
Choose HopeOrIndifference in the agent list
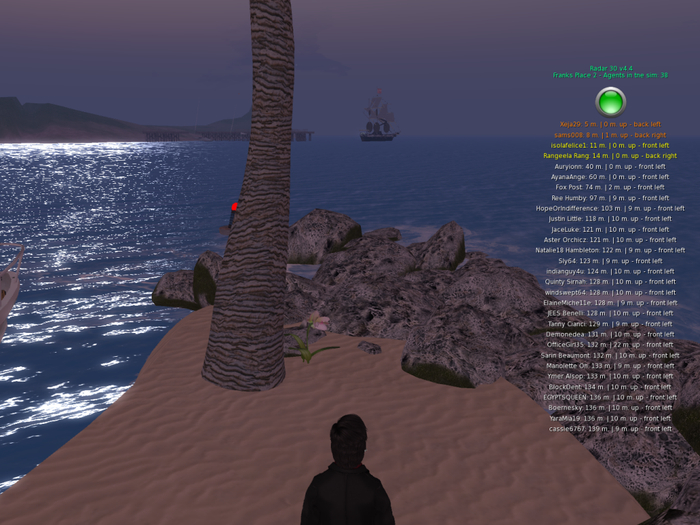(x=610, y=208)
